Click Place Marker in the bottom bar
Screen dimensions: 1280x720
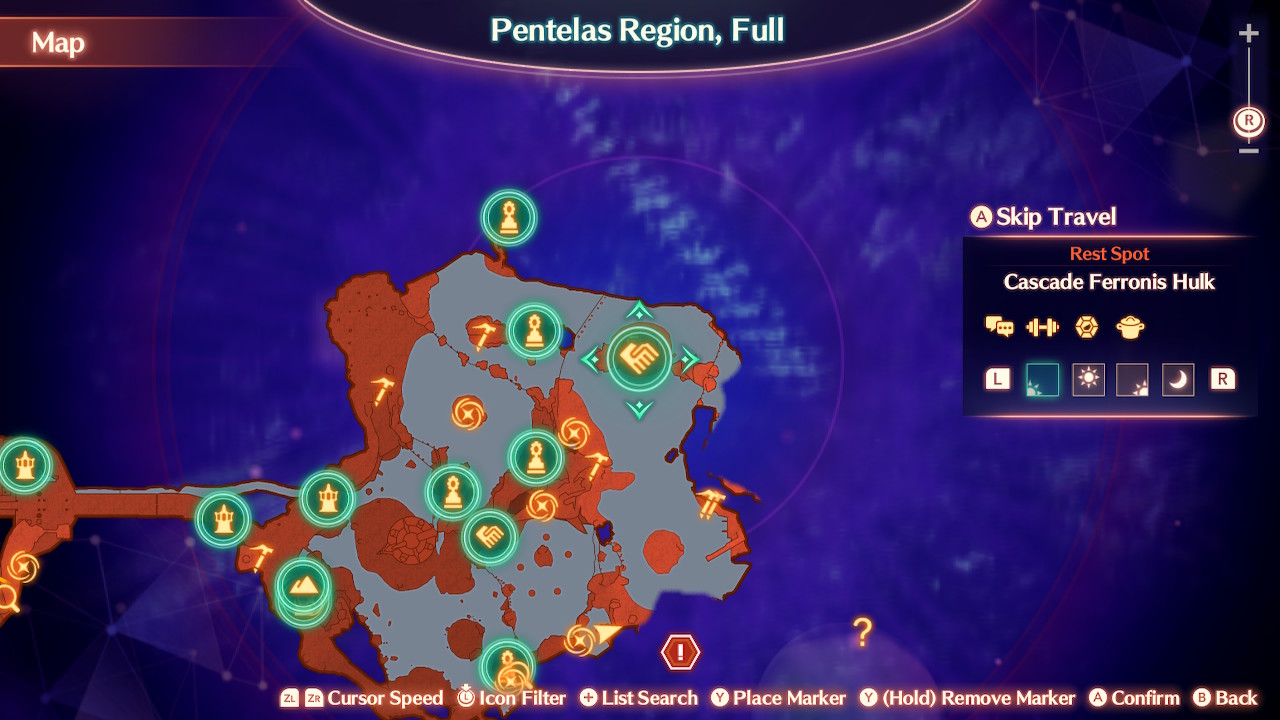coord(778,698)
